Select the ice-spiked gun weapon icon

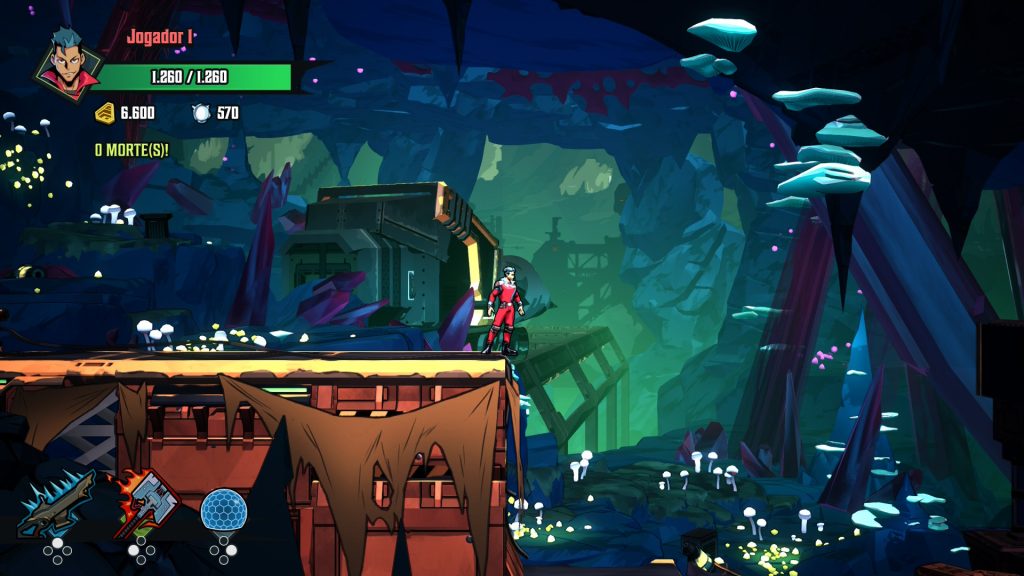click(x=56, y=503)
